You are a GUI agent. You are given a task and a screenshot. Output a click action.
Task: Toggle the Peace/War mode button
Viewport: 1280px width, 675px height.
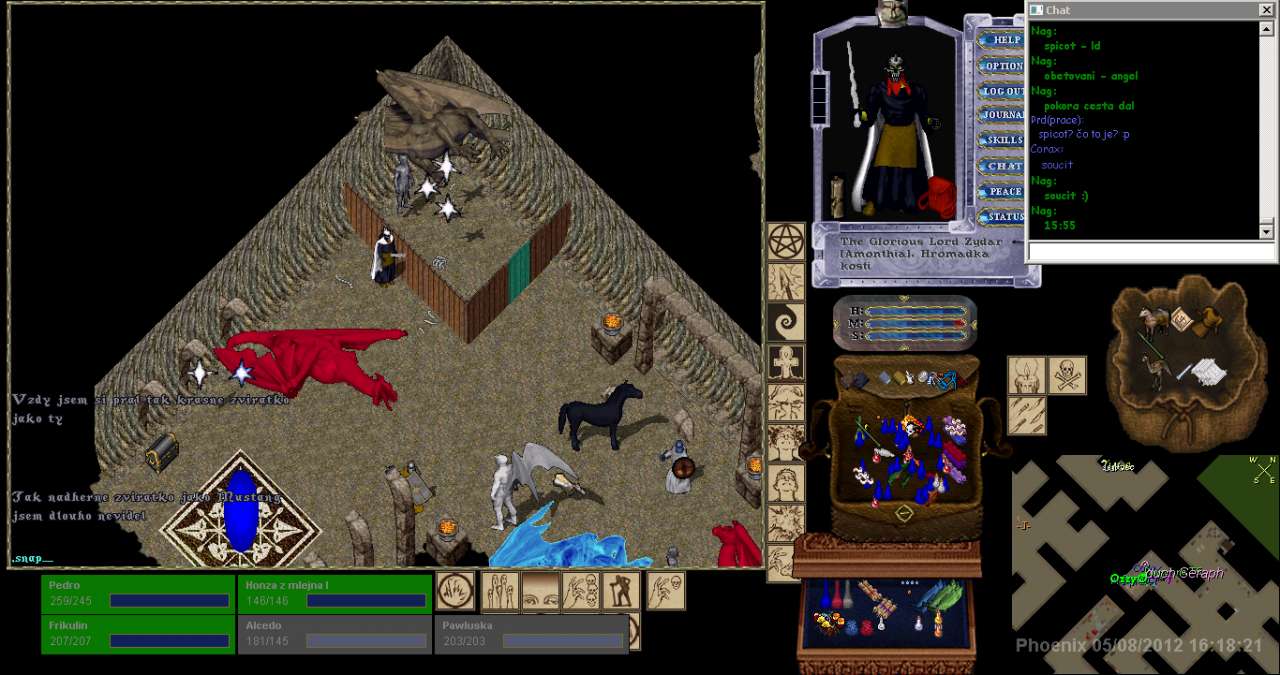tap(1003, 192)
